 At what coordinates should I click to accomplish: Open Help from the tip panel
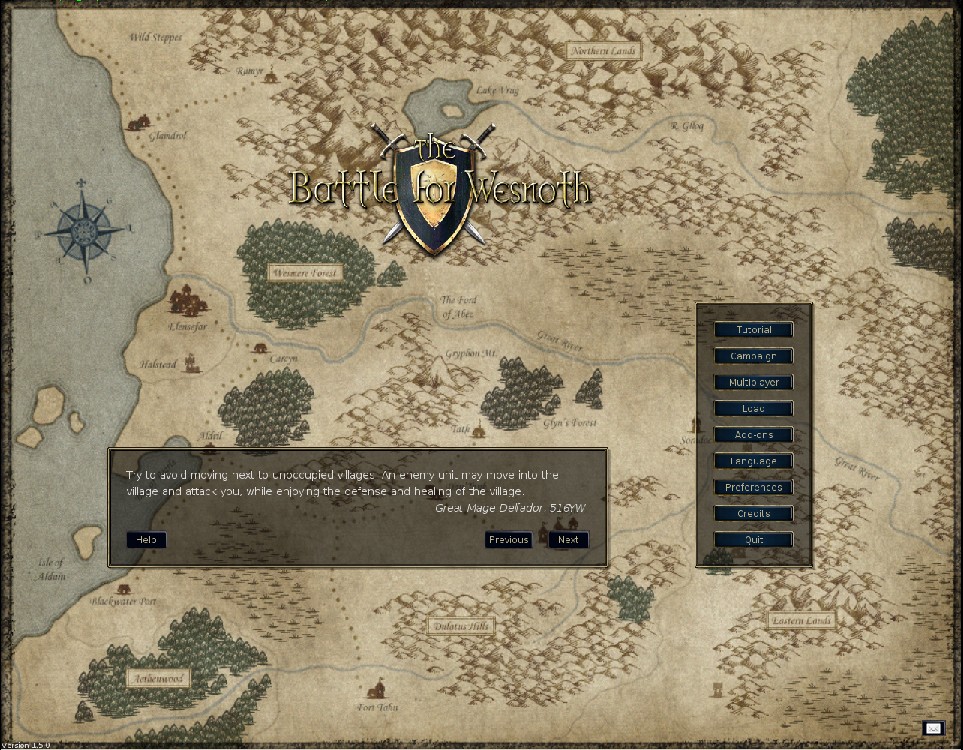pos(146,540)
